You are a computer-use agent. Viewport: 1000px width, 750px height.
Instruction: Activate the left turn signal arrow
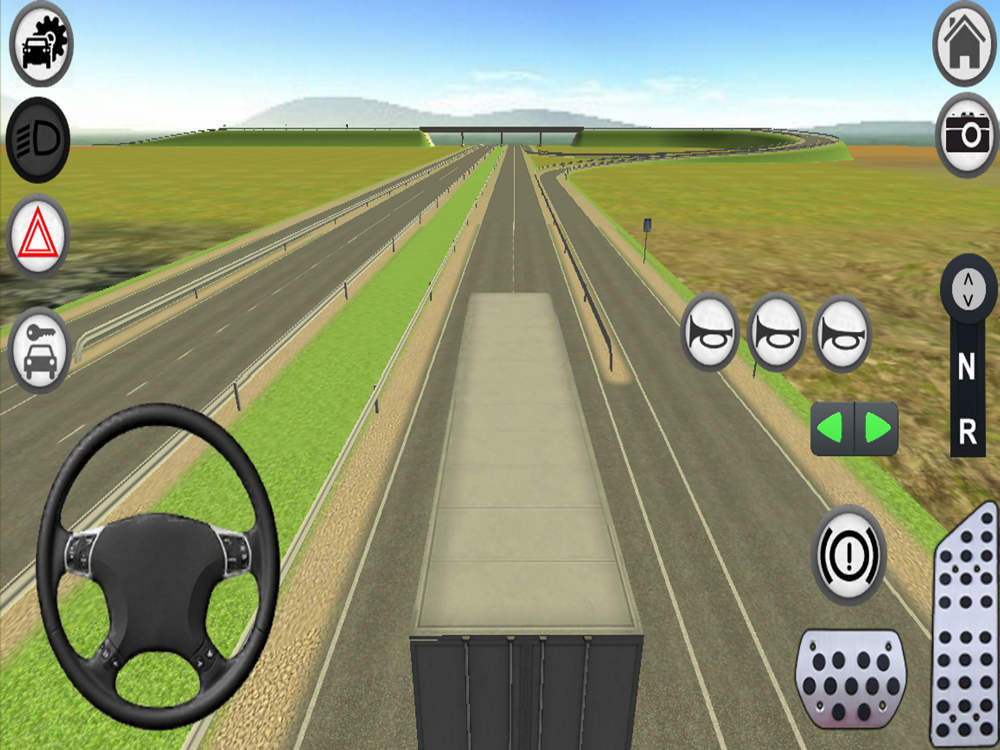click(833, 429)
